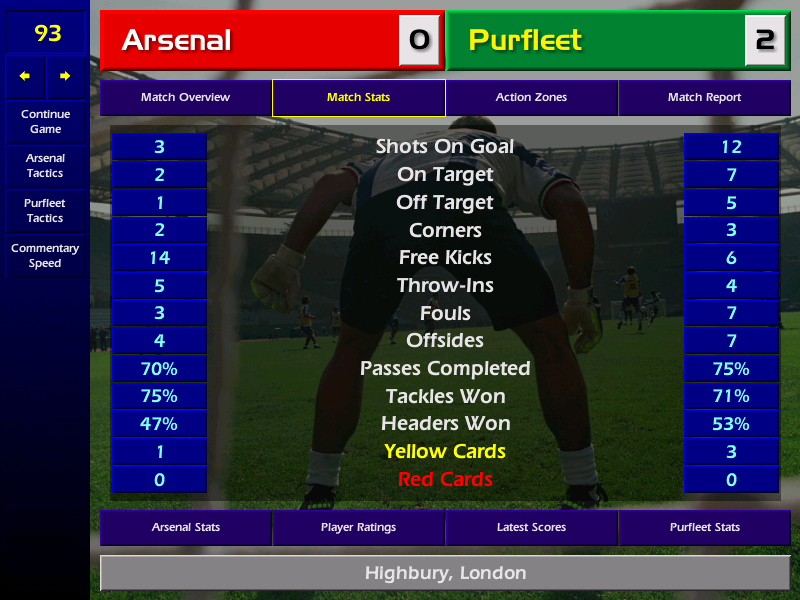Switch to the Match Overview tab

(x=185, y=98)
